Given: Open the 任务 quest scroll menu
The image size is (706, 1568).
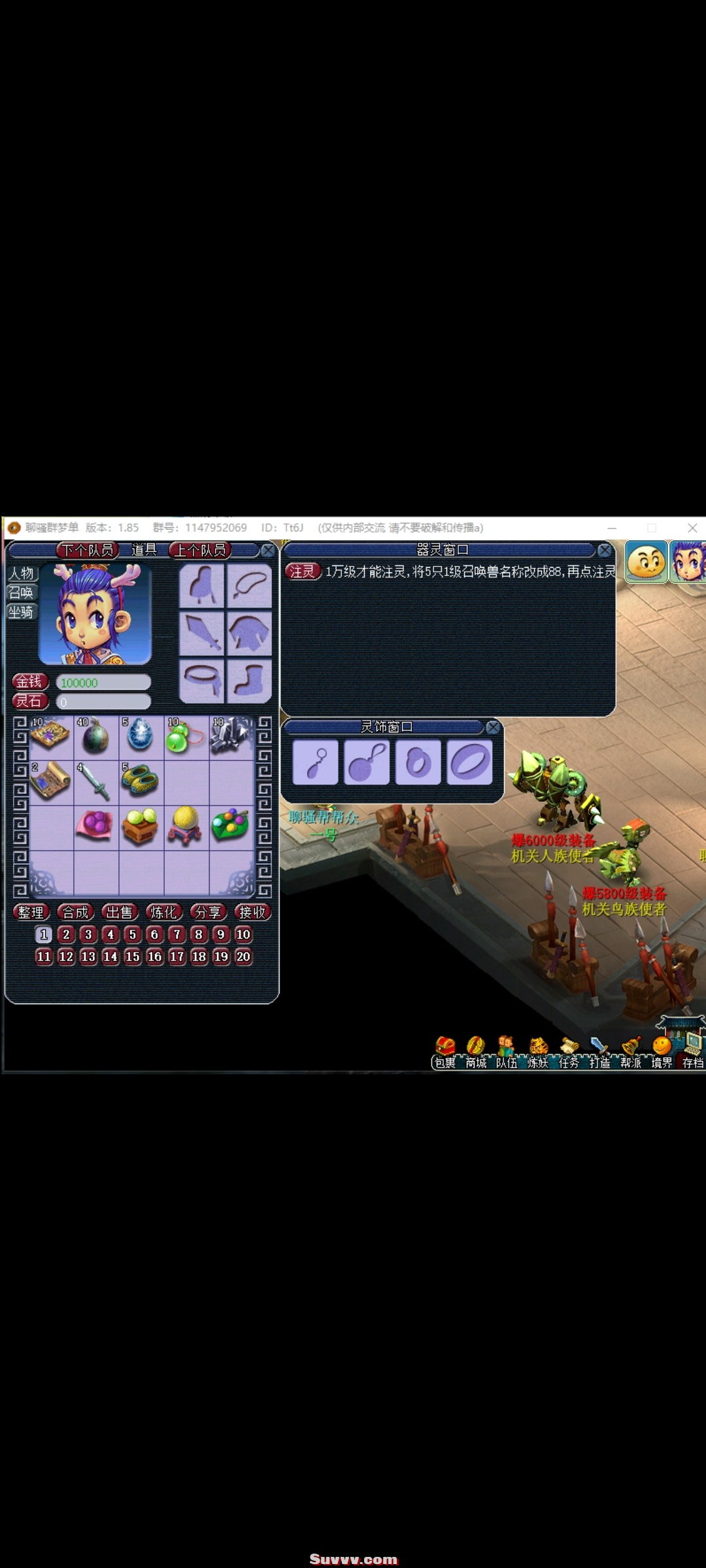Looking at the screenshot, I should coord(569,1052).
